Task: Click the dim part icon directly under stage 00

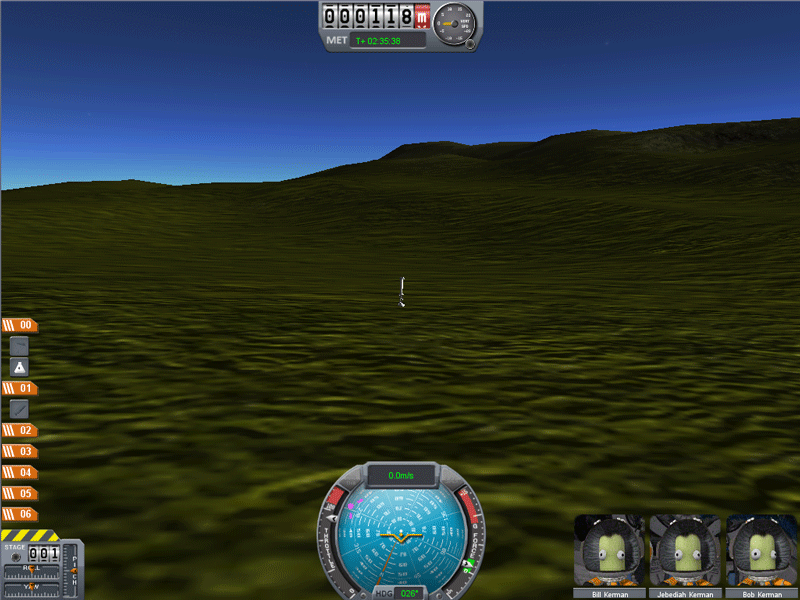Action: (x=20, y=346)
